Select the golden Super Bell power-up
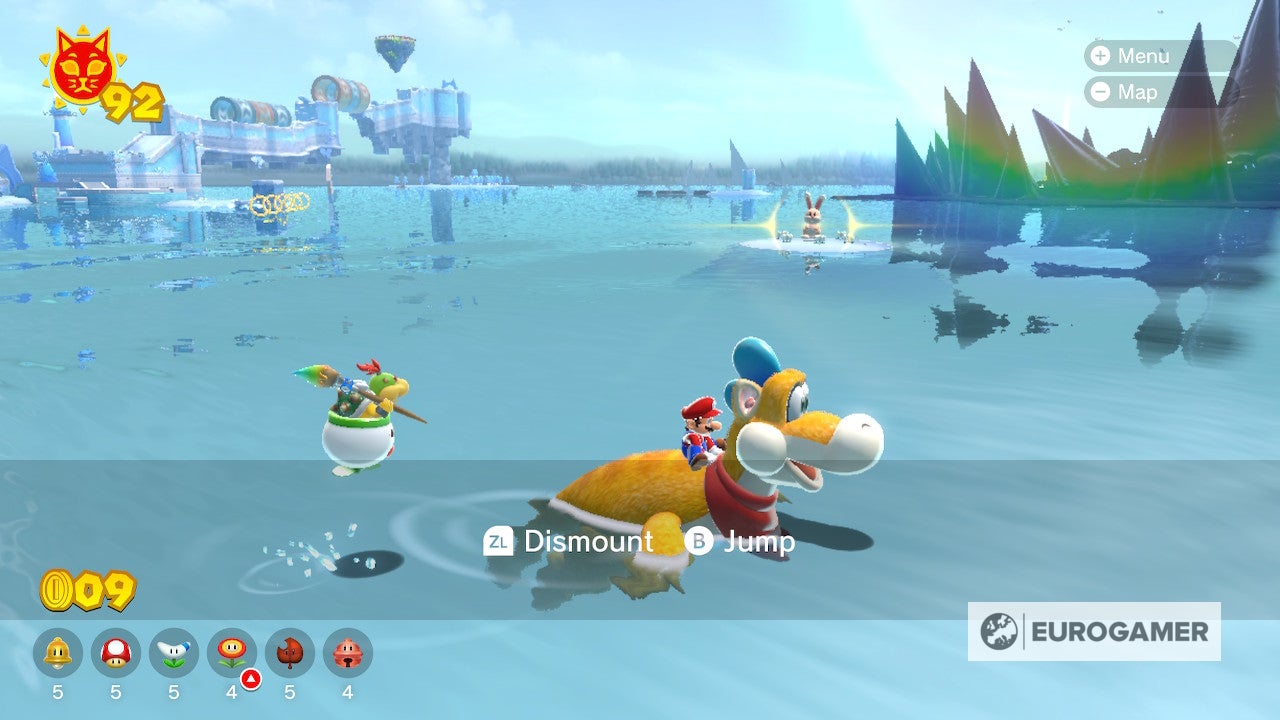Viewport: 1280px width, 720px height. [58, 653]
